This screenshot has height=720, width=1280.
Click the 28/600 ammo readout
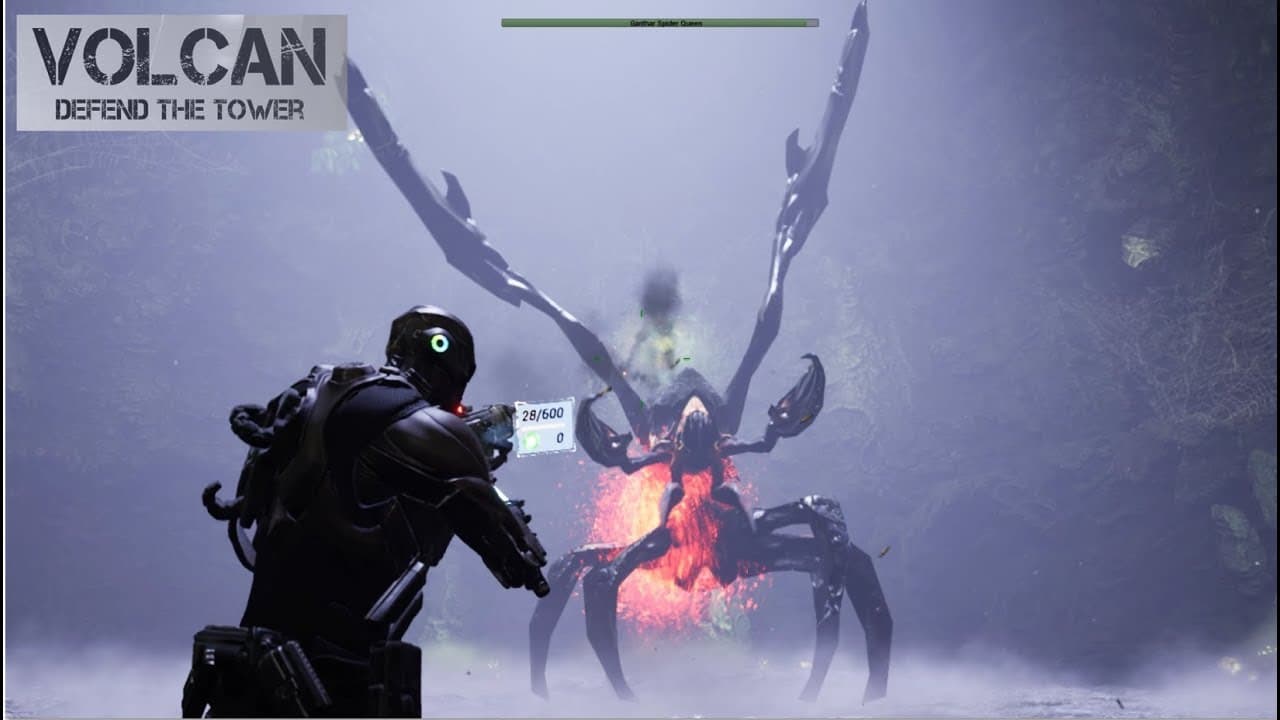pos(542,412)
